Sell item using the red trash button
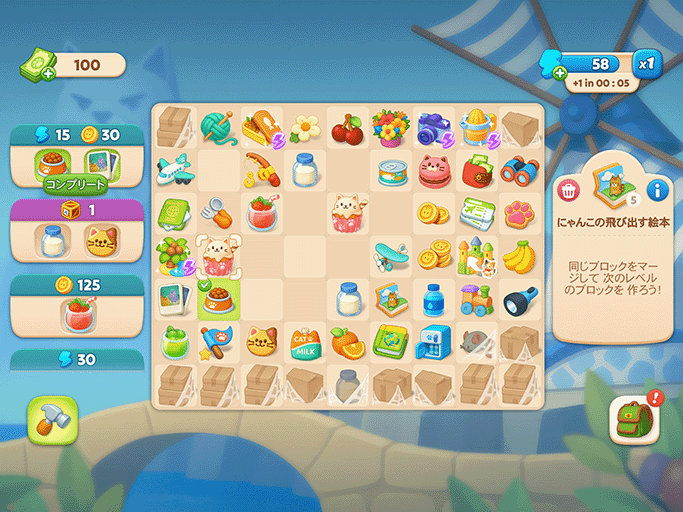The image size is (683, 512). [568, 189]
